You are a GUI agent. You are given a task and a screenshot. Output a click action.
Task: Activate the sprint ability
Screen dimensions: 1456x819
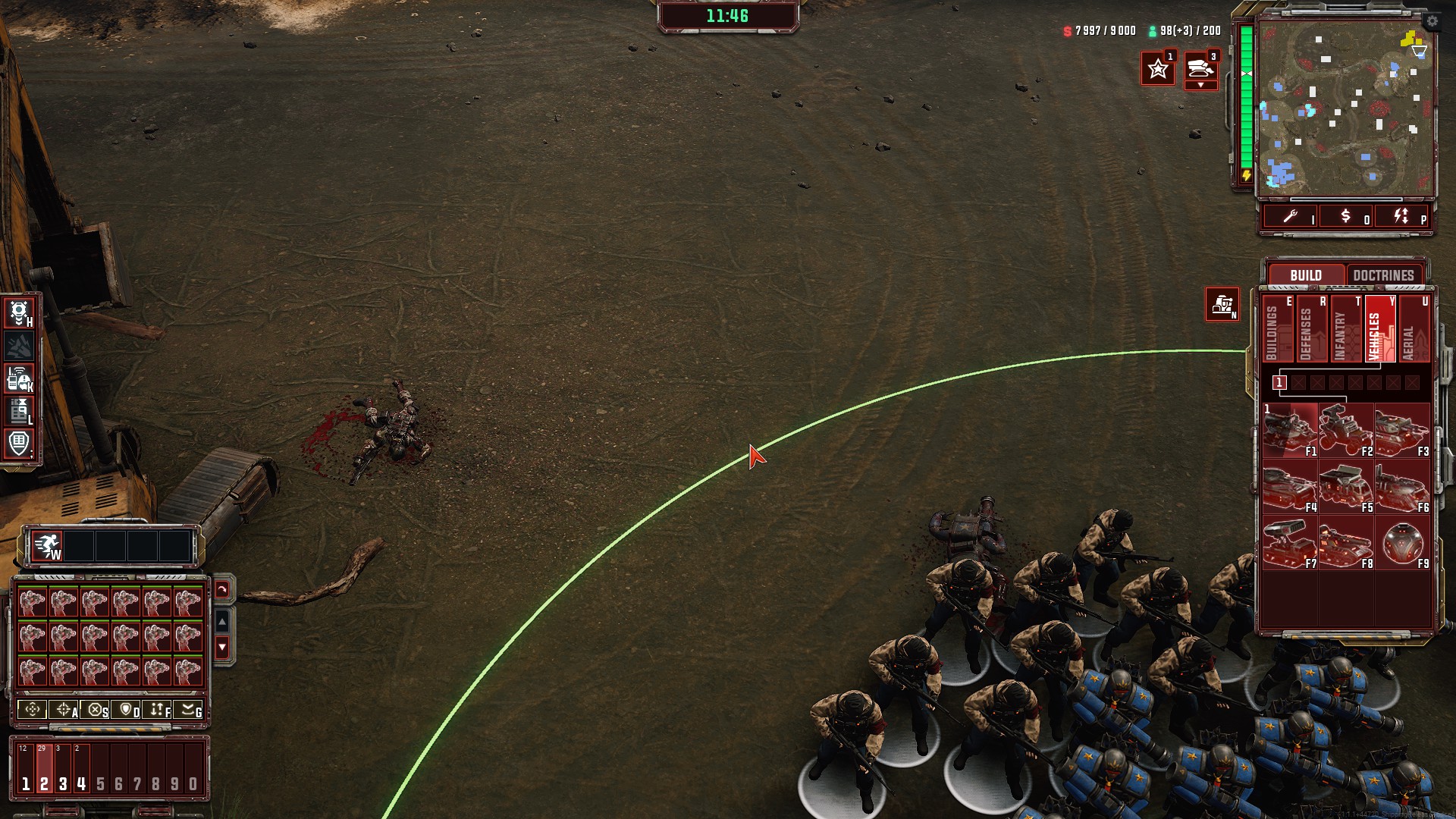[47, 546]
